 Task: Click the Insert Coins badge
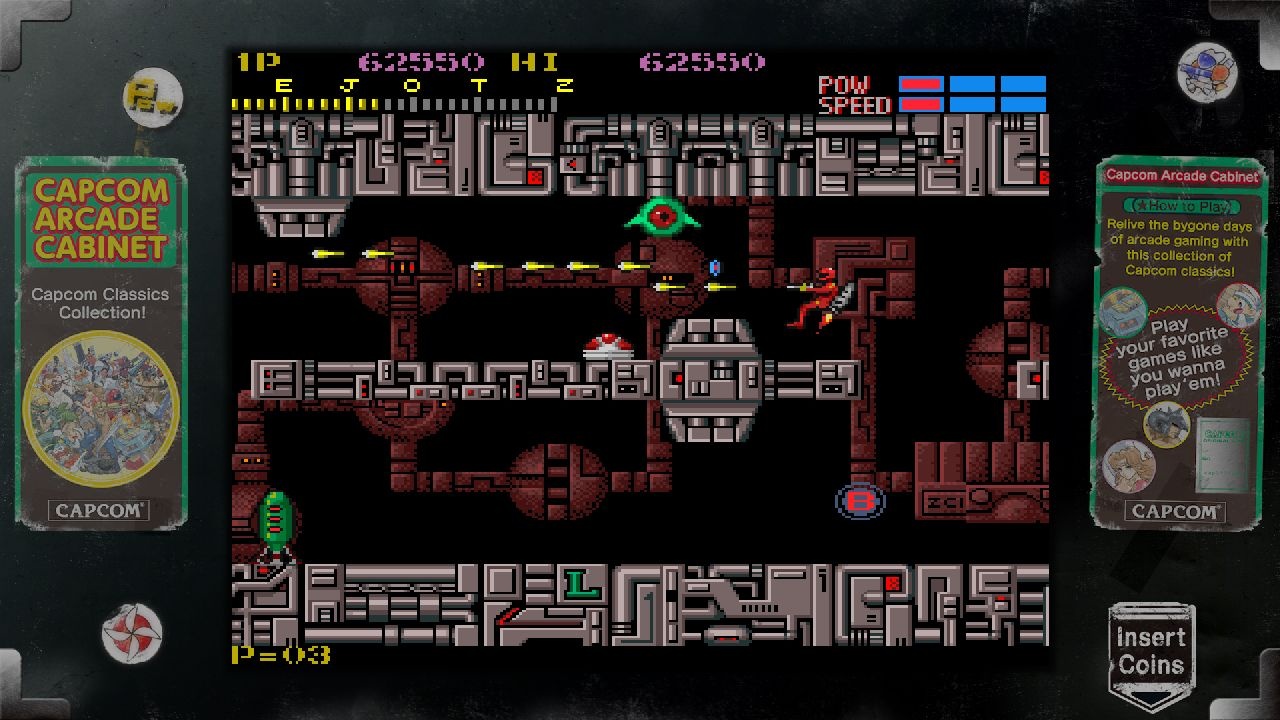1151,654
